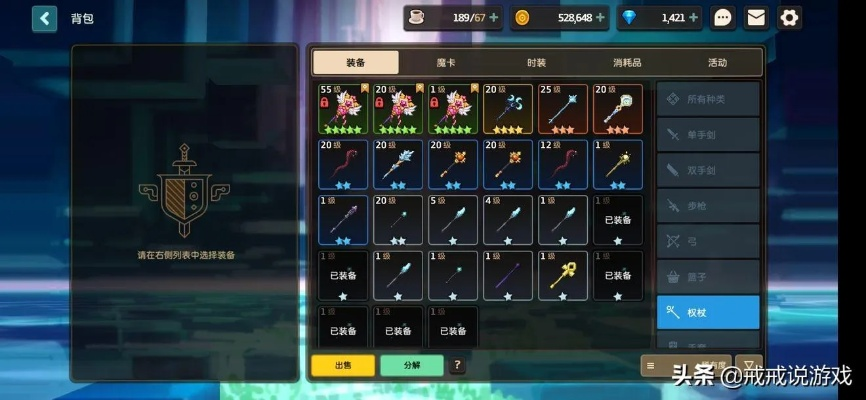Open the 时装 tab
The image size is (866, 400).
[537, 62]
